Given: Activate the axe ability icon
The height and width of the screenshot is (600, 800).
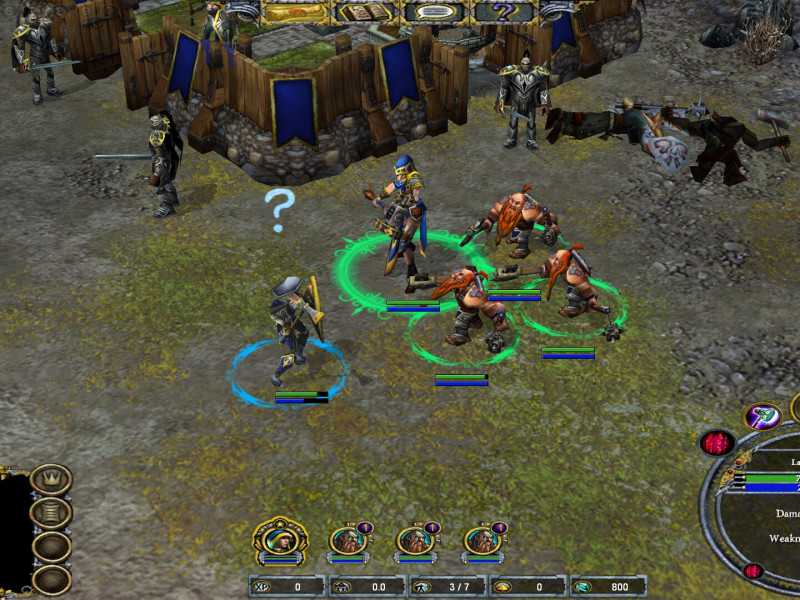Looking at the screenshot, I should [x=763, y=416].
